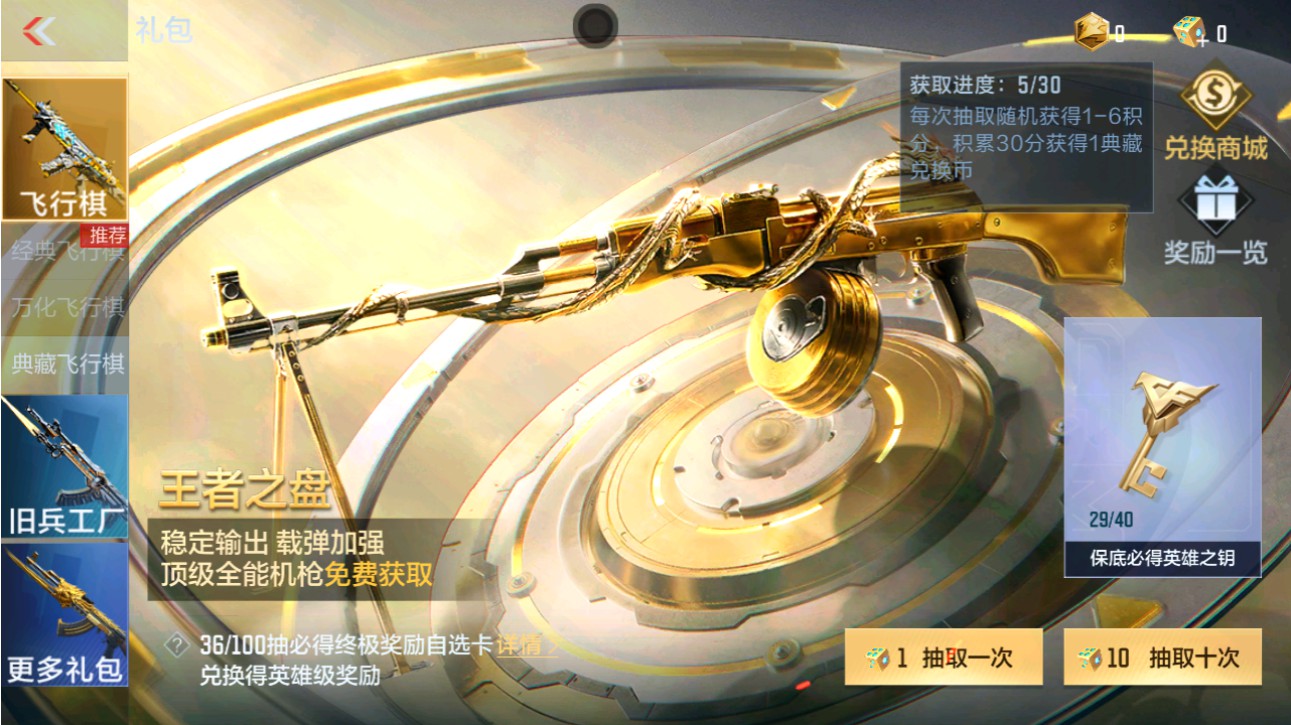
Task: Click the dice currency icon to add more
Action: coord(1188,28)
